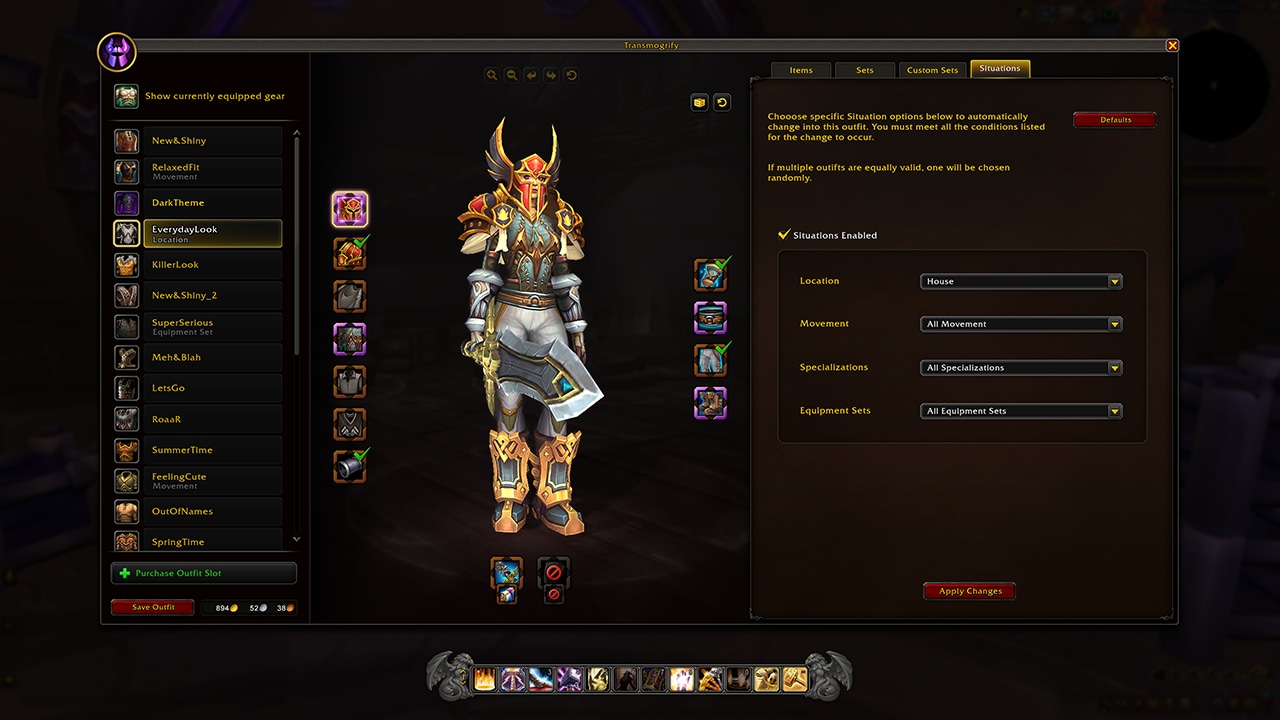Open the Custom Sets tab
This screenshot has height=720, width=1280.
[932, 69]
